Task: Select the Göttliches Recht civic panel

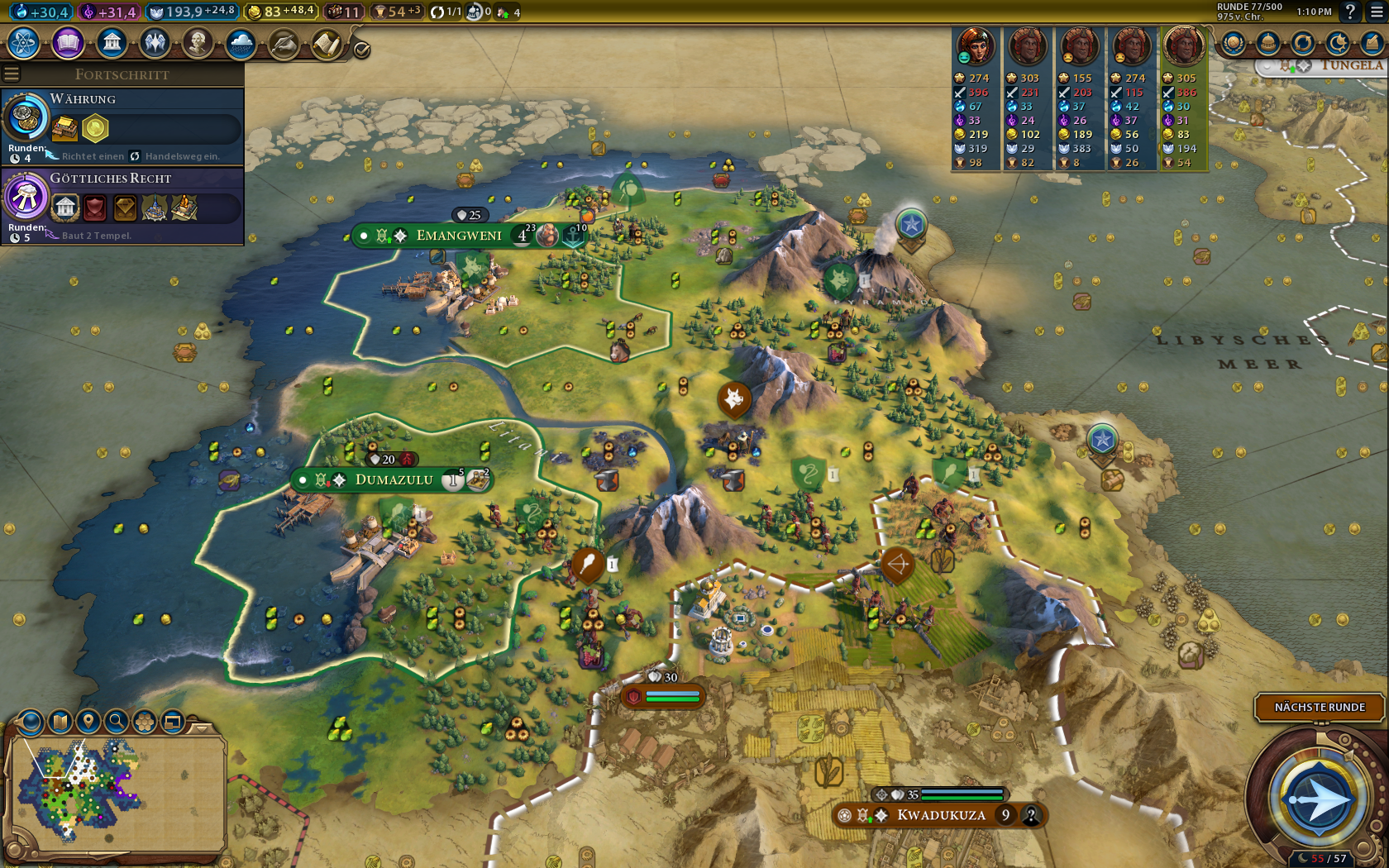Action: tap(122, 205)
